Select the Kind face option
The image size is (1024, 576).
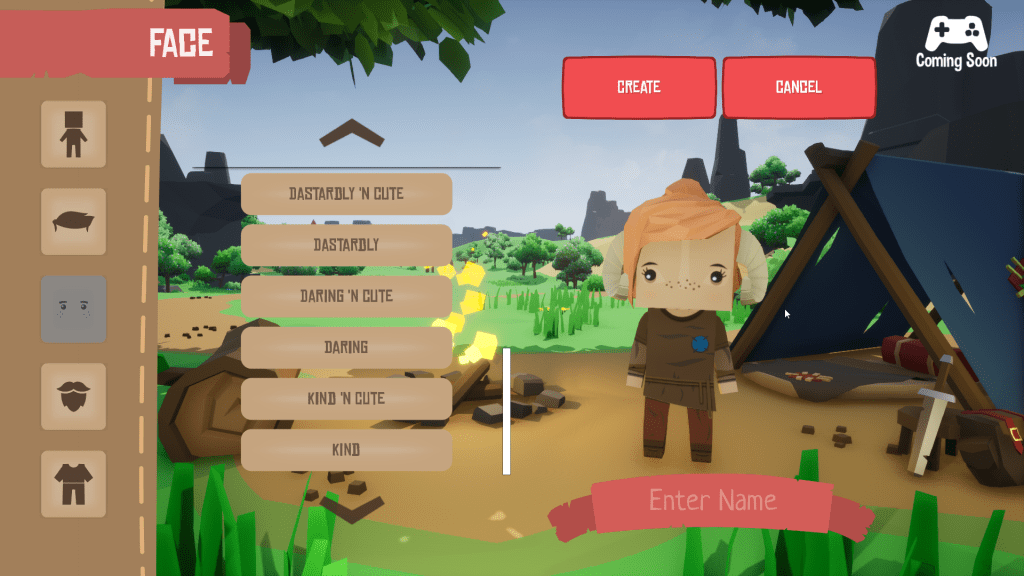pos(346,450)
